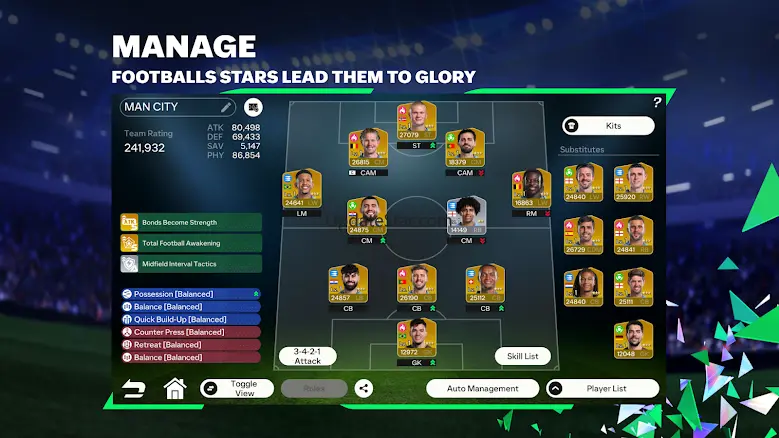Open the Kits menu

[608, 126]
